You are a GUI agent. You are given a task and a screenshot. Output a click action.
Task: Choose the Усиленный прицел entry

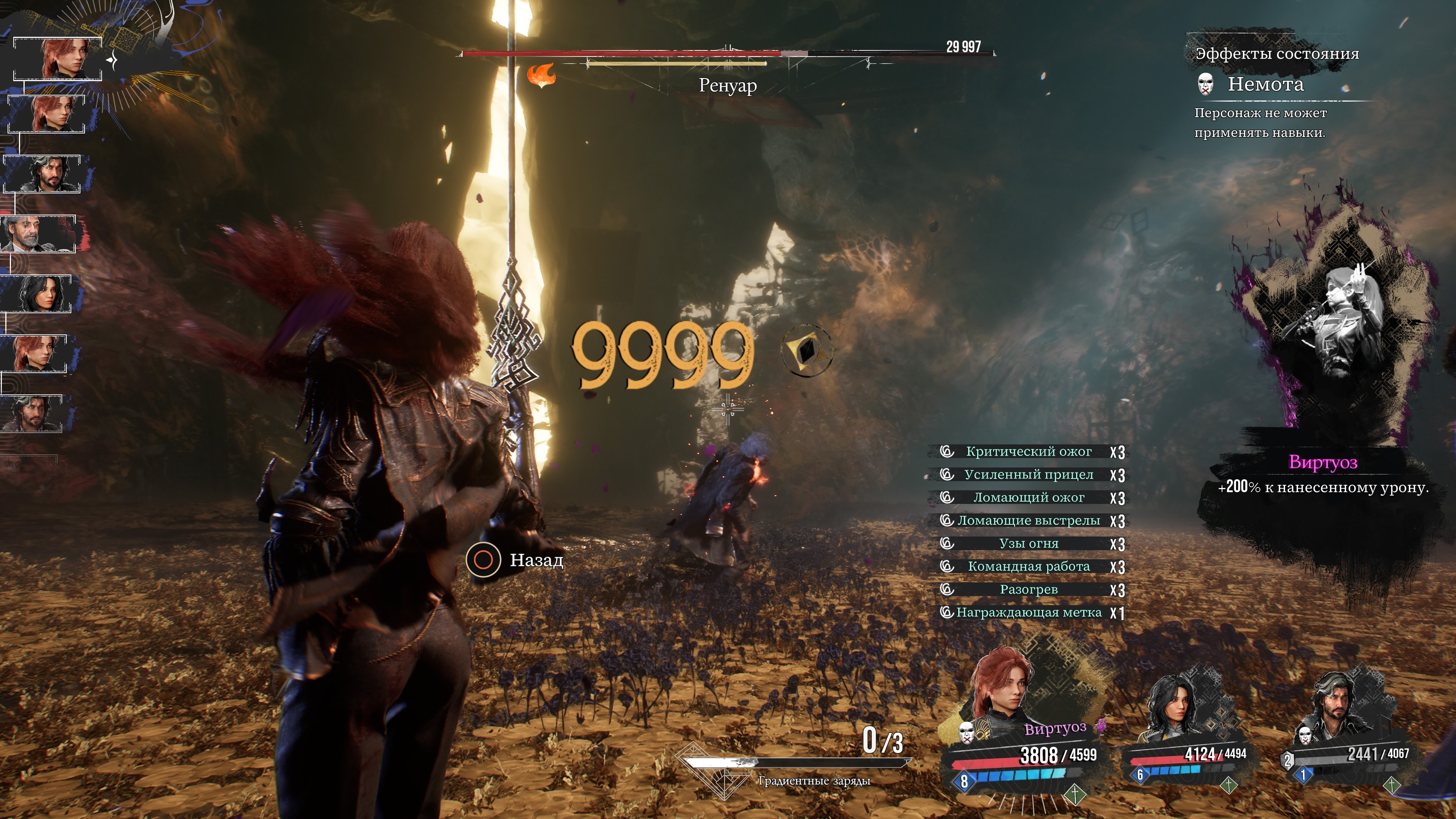tap(1028, 475)
